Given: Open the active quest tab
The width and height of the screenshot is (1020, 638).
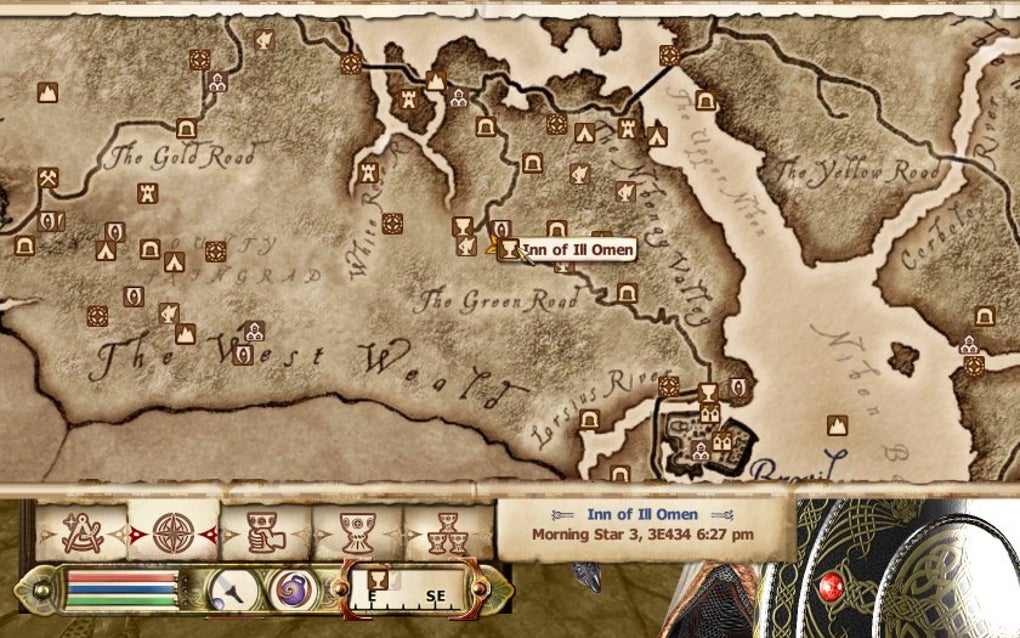Looking at the screenshot, I should coord(265,531).
